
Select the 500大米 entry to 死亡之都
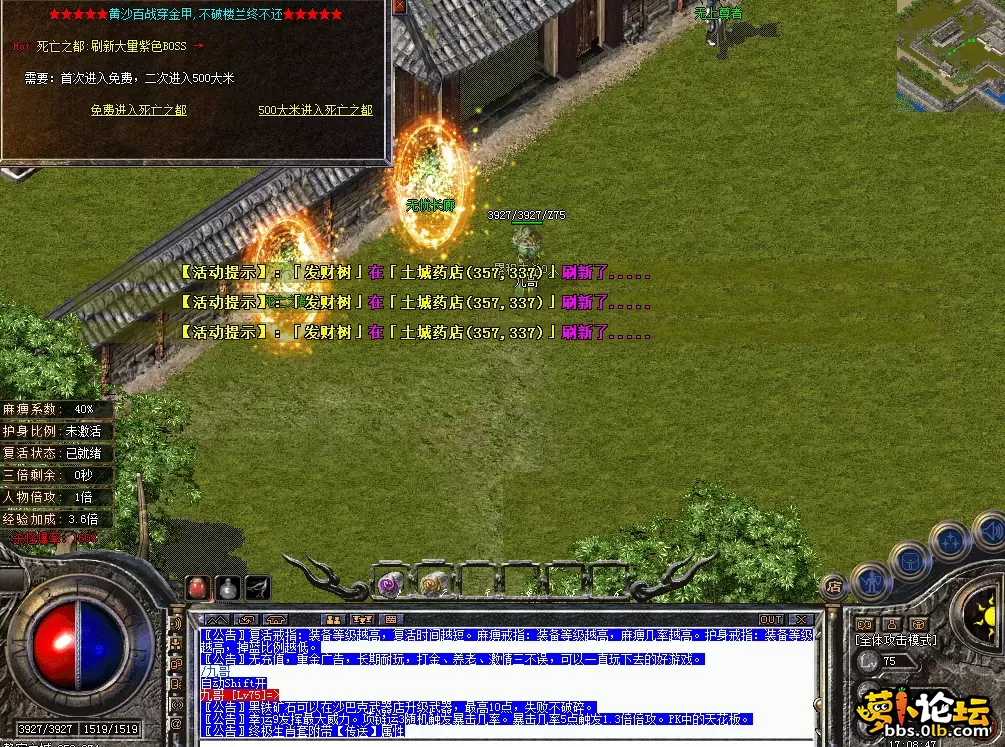315,110
